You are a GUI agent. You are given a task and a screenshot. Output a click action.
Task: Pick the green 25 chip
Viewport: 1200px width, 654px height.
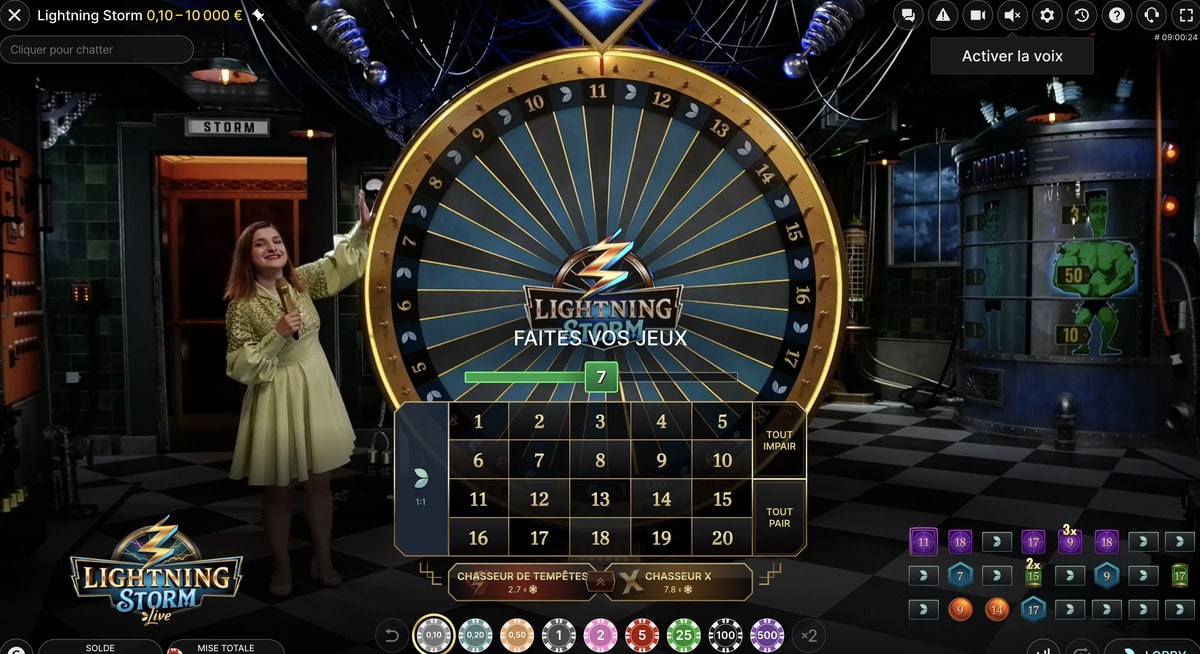coord(684,635)
